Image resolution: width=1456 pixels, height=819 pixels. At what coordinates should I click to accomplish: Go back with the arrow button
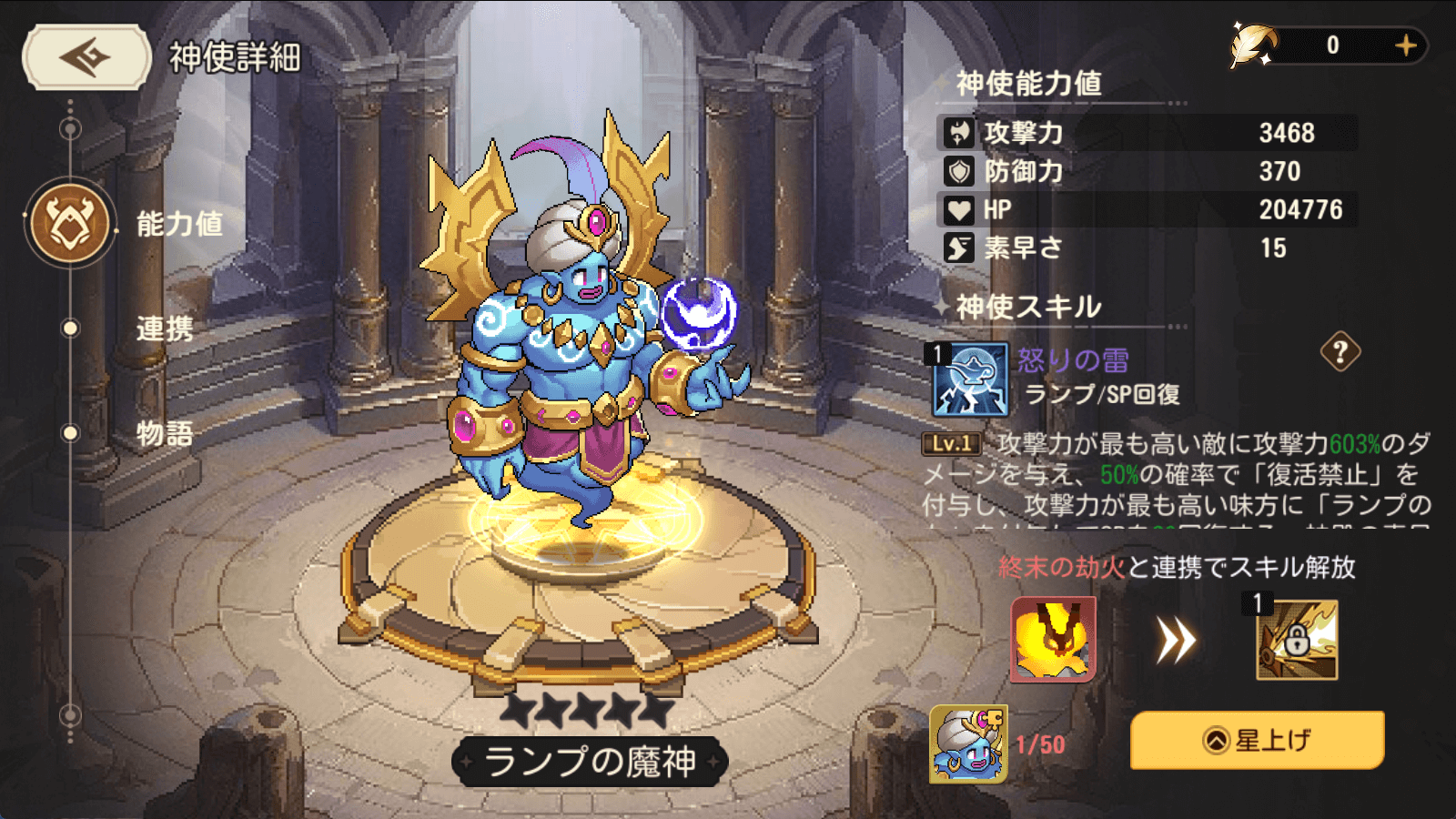pos(86,57)
